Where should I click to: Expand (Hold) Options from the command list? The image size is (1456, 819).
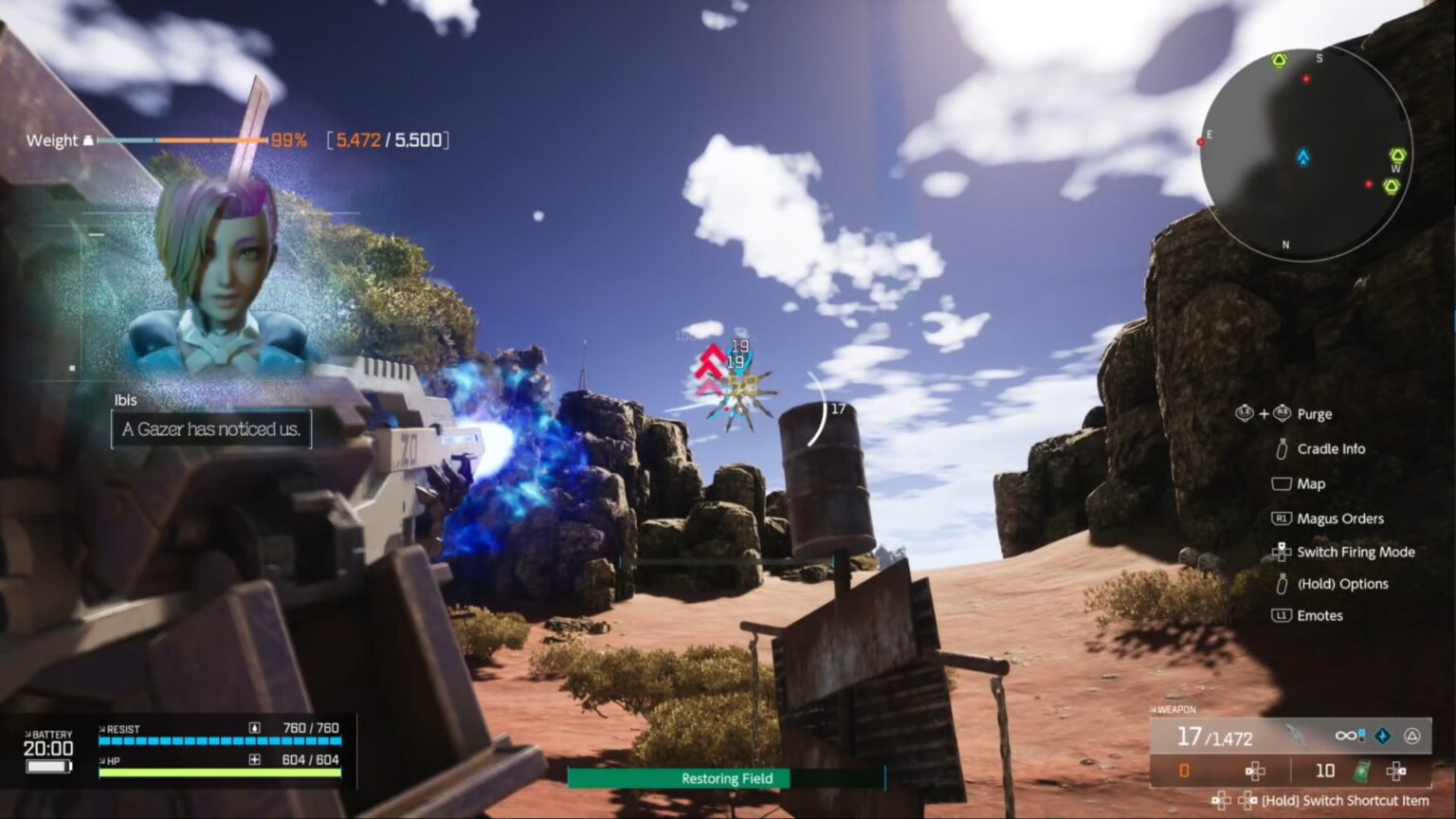1282,584
